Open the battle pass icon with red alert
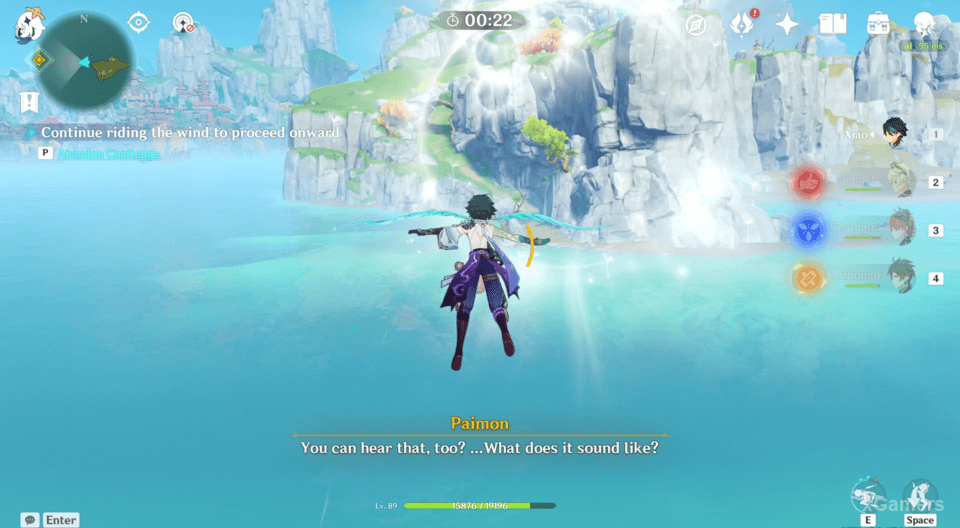This screenshot has height=528, width=960. coord(742,24)
